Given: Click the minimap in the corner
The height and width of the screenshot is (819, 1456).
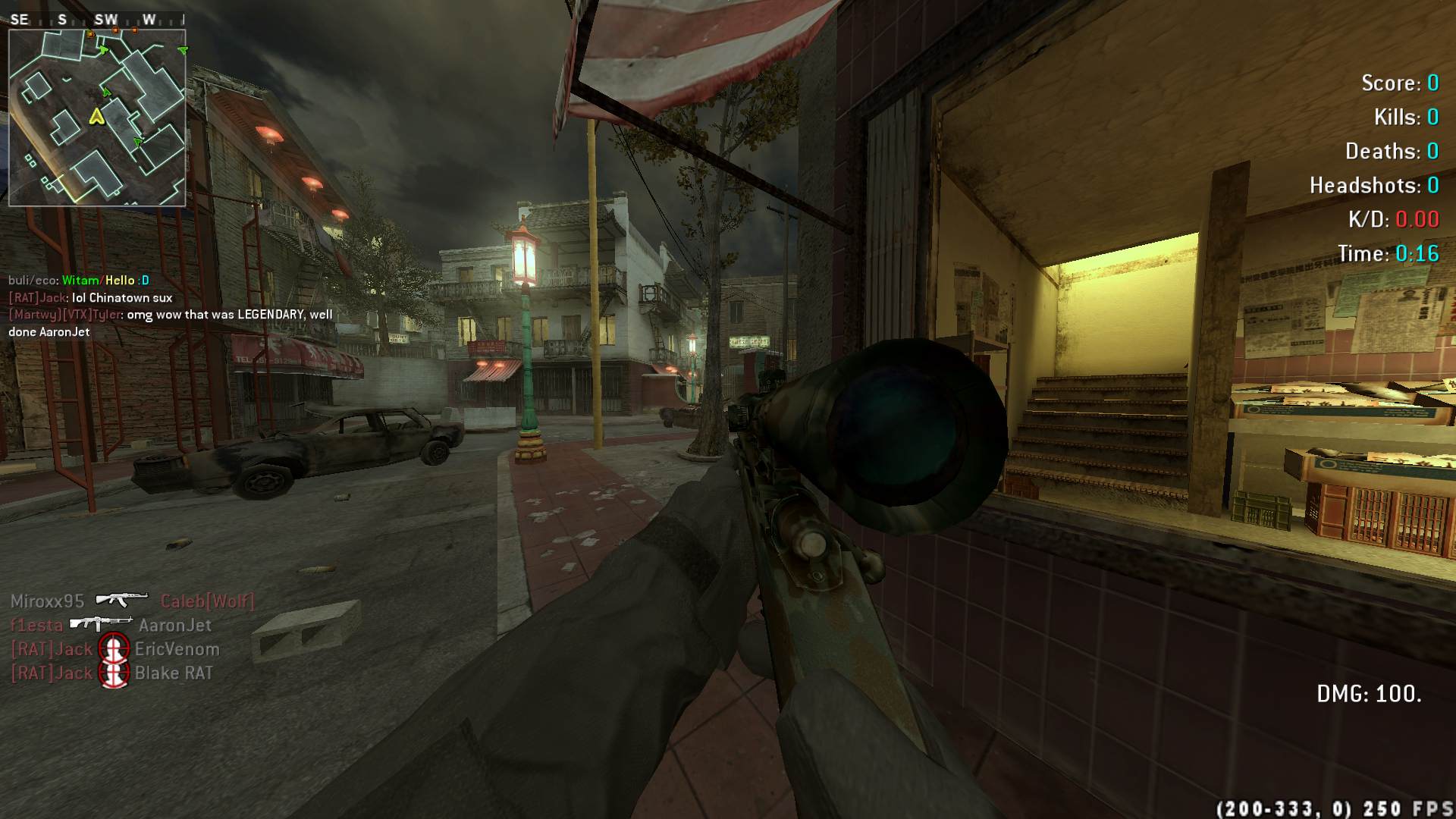Looking at the screenshot, I should click(97, 118).
